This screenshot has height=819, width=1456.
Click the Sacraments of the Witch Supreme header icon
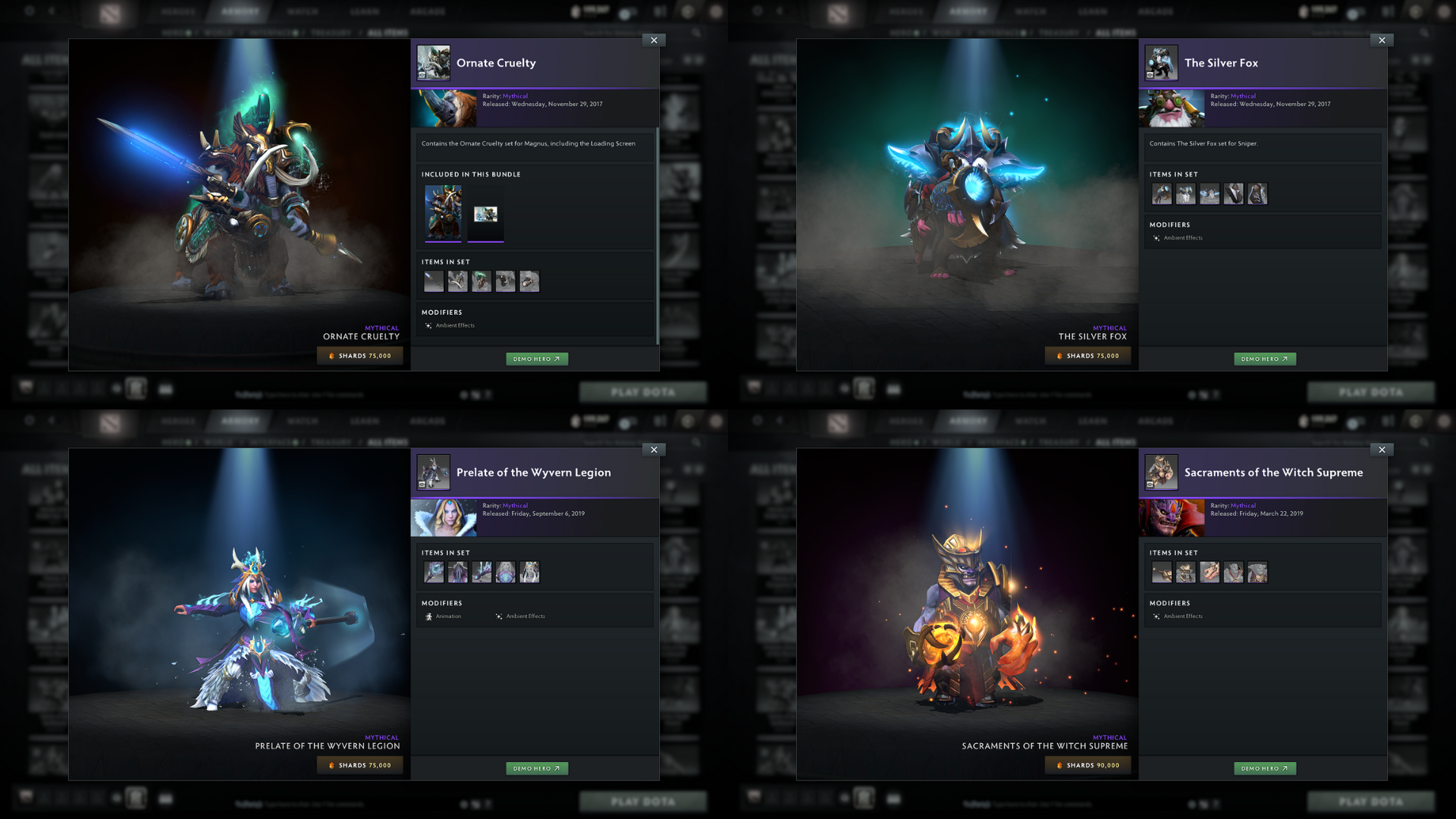click(x=1161, y=472)
